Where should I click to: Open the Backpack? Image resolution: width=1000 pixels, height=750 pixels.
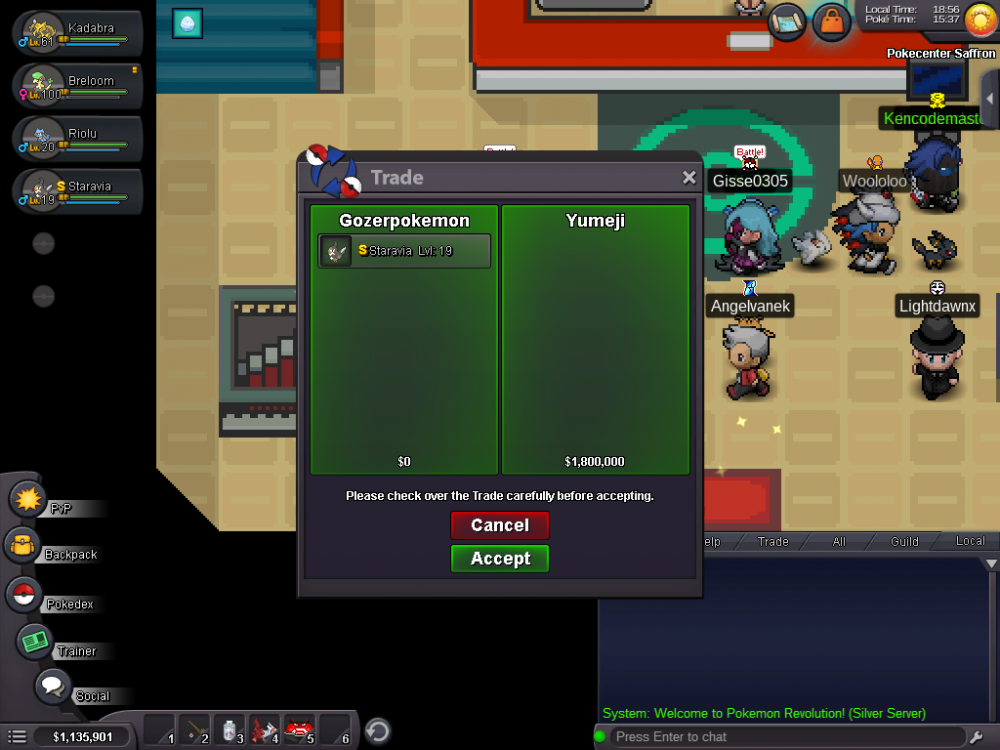[x=22, y=546]
